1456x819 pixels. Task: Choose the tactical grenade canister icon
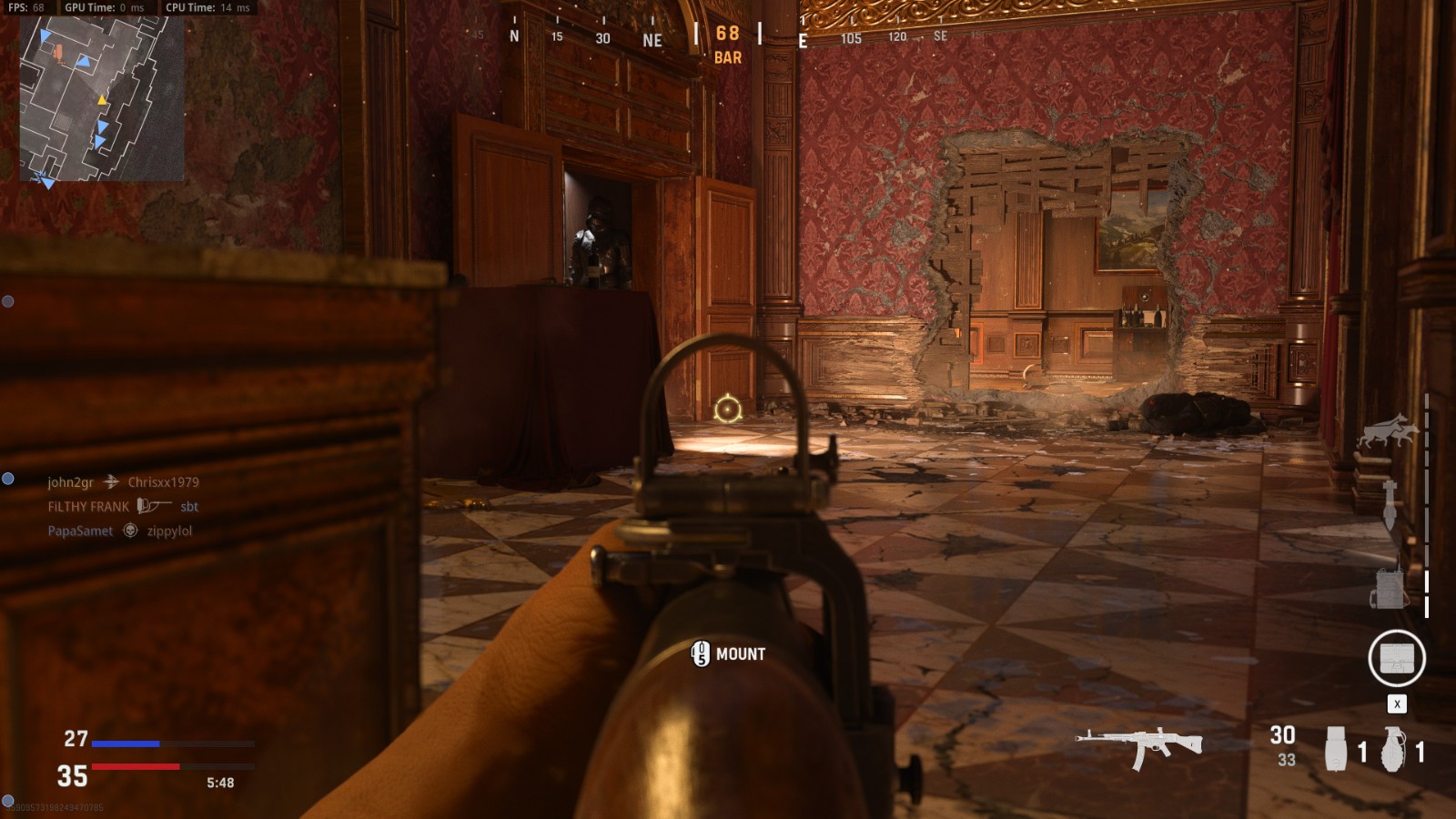(1336, 749)
